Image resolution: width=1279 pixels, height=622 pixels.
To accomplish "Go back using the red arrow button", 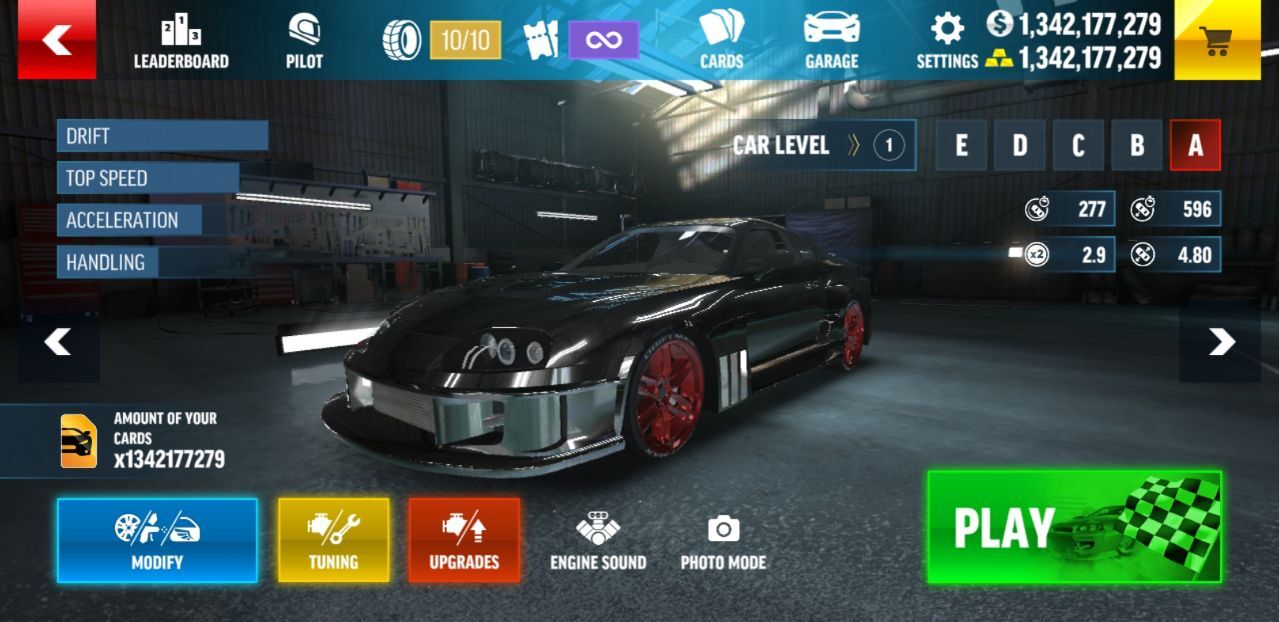I will (57, 40).
